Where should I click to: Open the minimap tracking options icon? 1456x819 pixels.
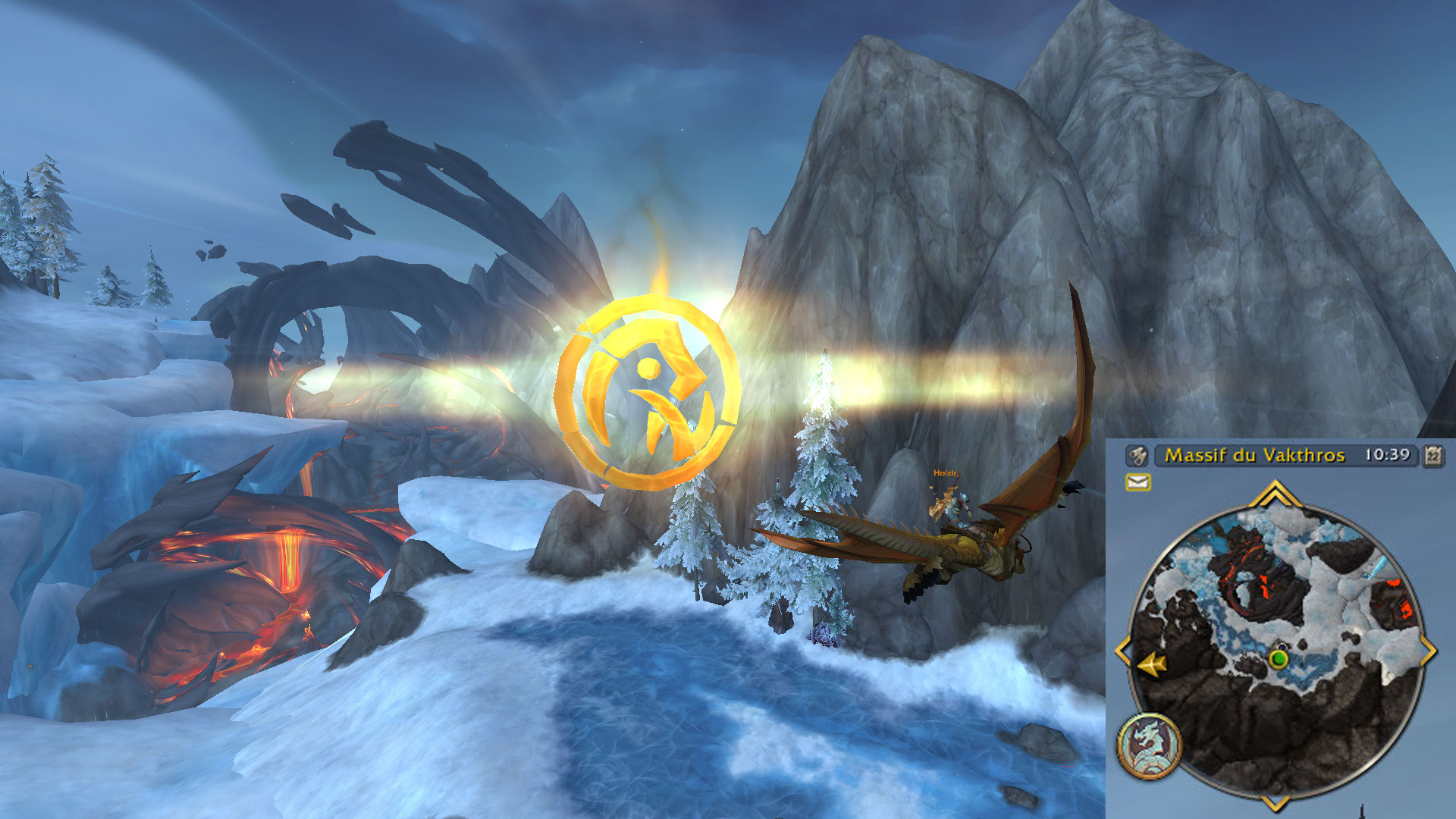click(x=1136, y=456)
